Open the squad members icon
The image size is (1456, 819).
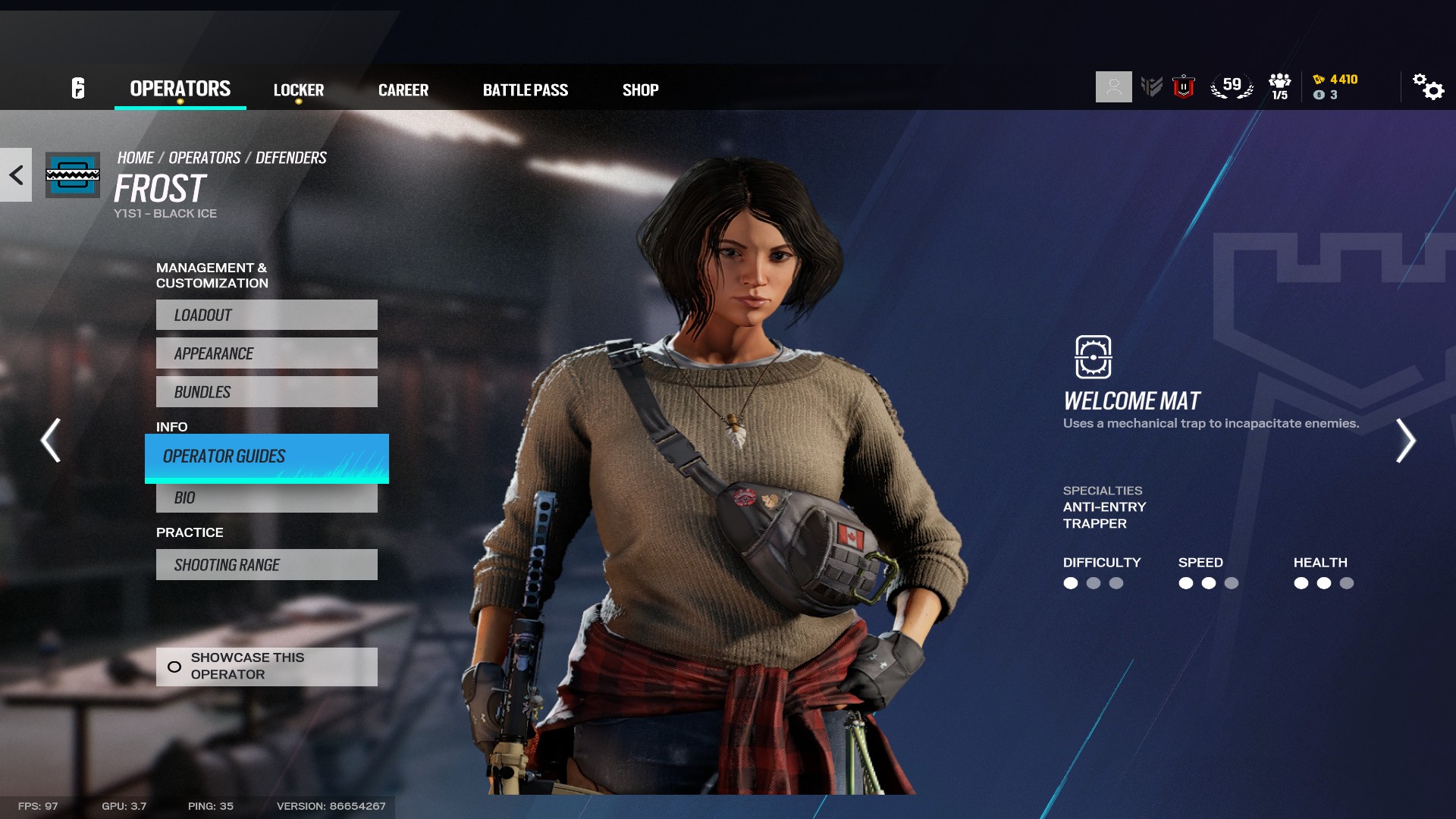coord(1279,86)
